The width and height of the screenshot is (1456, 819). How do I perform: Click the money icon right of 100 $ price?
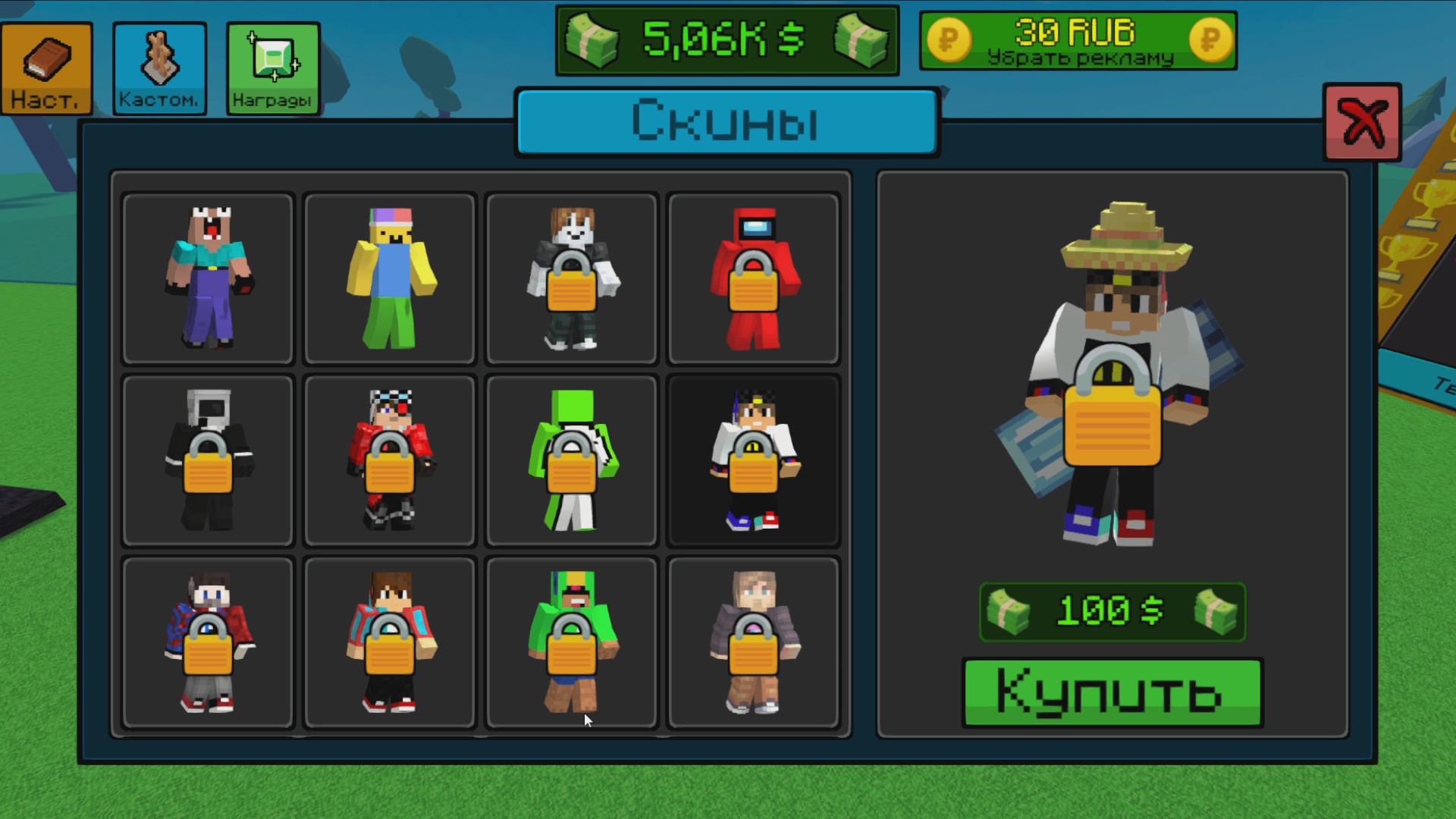[1216, 611]
